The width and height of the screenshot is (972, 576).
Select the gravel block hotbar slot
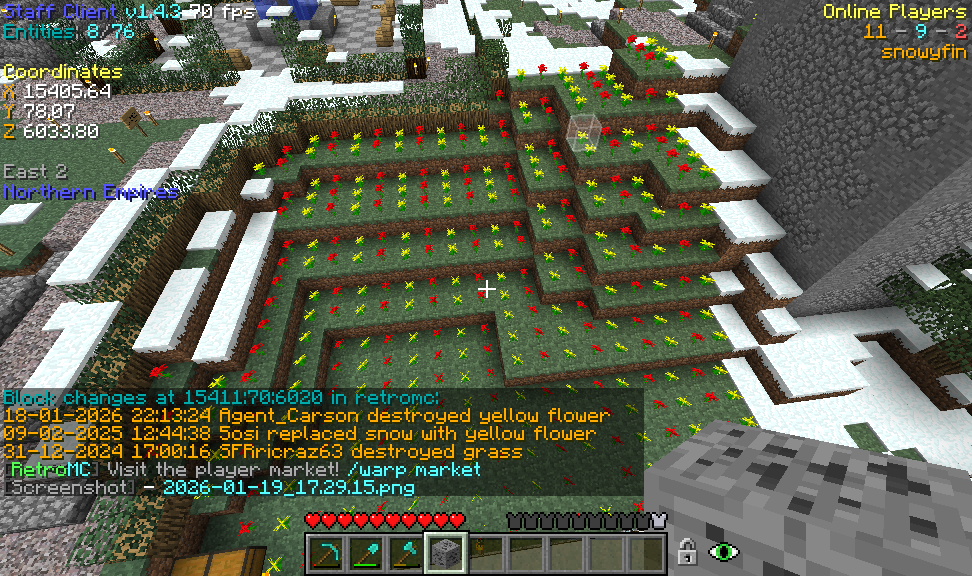click(445, 552)
